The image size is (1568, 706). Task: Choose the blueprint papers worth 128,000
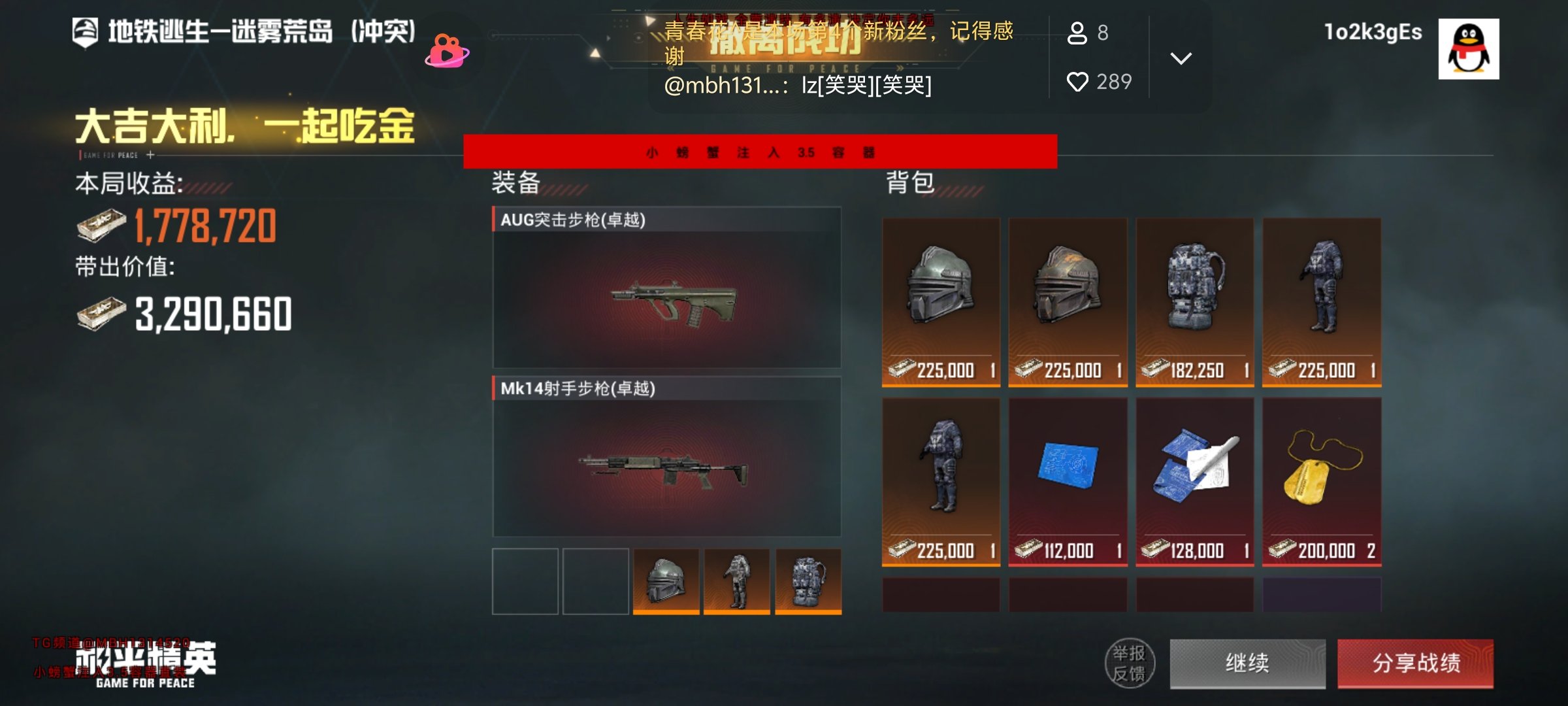click(1194, 481)
